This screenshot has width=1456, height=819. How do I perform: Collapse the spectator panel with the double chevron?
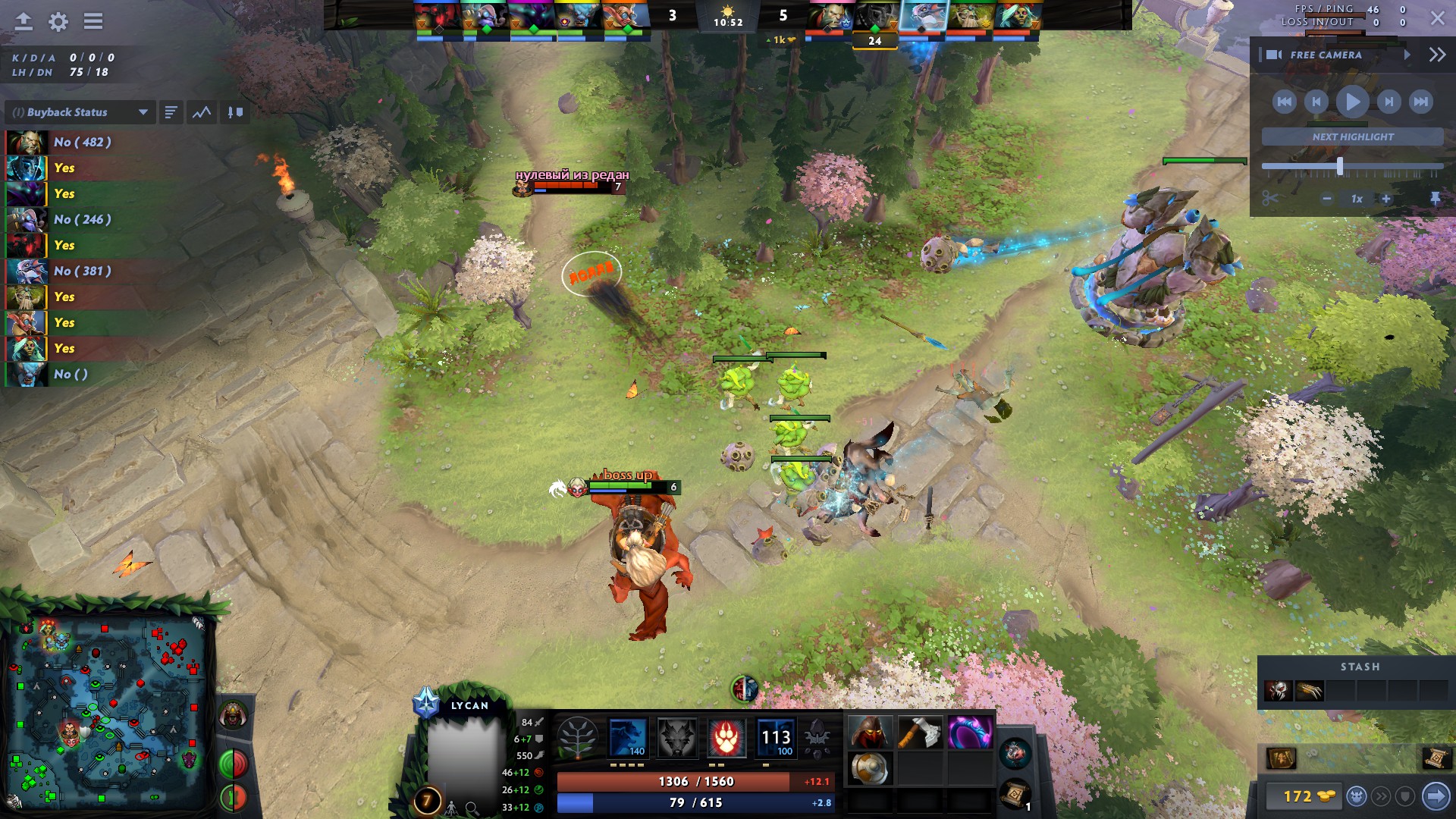[x=1436, y=54]
